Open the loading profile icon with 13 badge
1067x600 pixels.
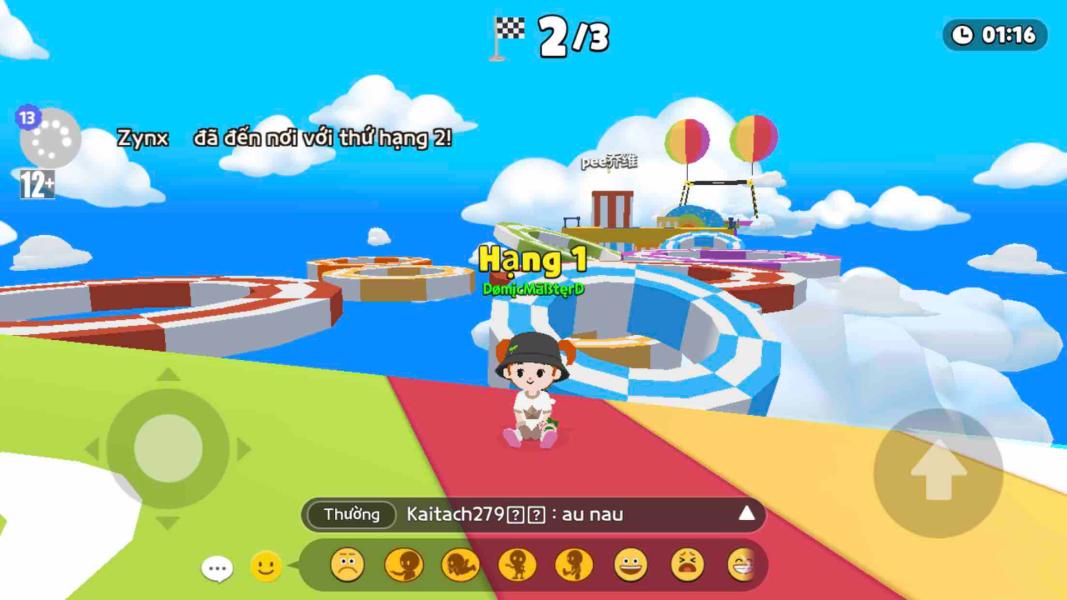[50, 139]
